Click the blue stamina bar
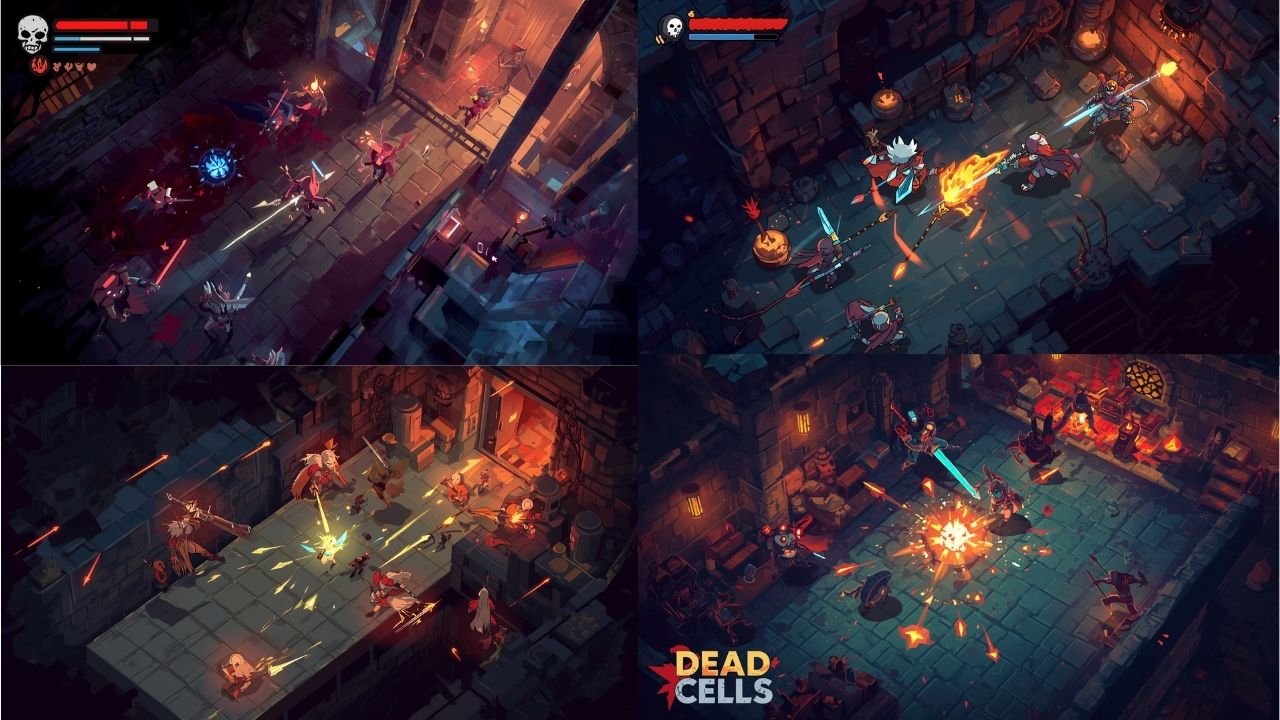The width and height of the screenshot is (1280, 720). 77,49
